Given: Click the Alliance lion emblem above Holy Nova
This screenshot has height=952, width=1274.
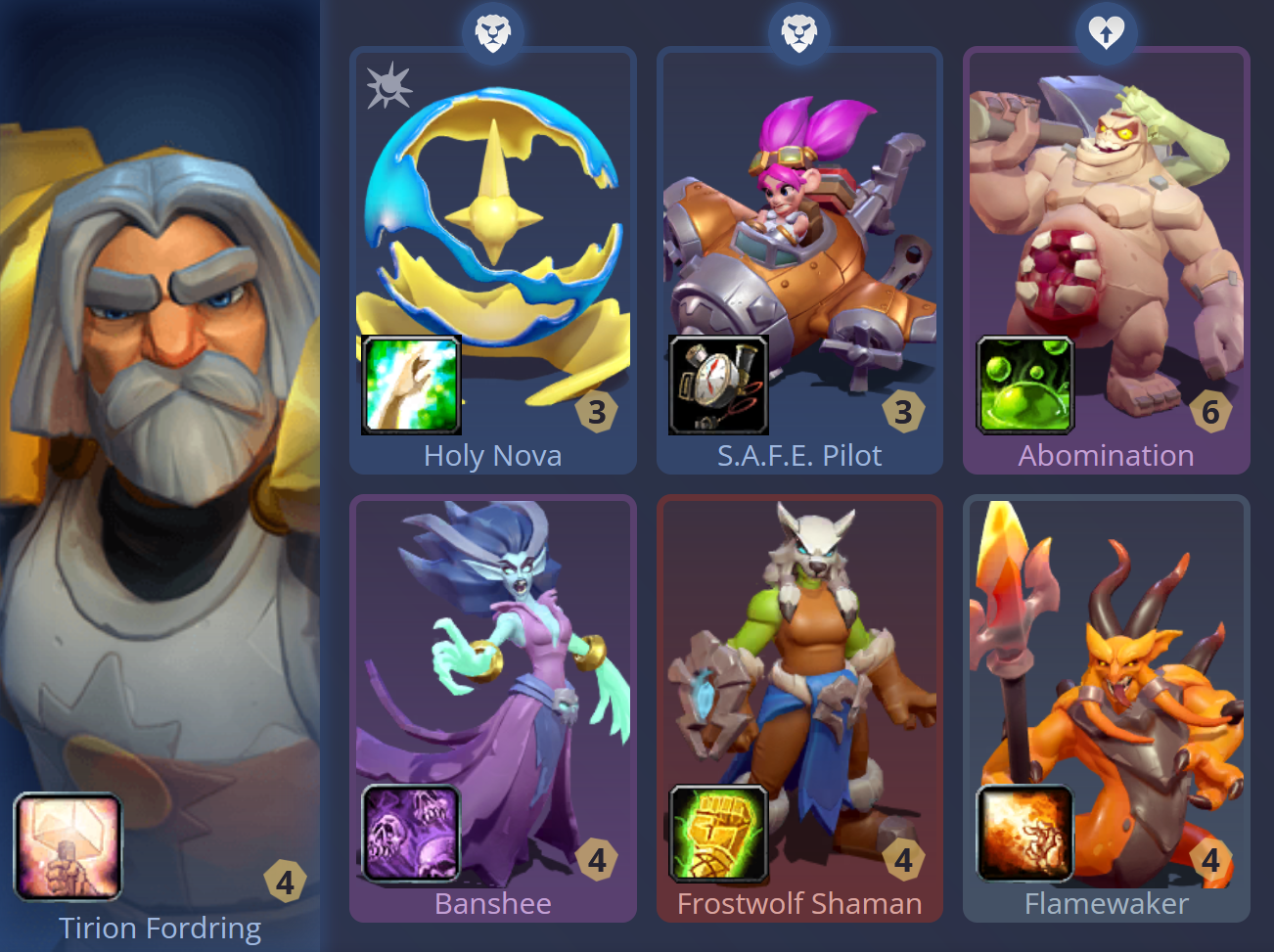Looking at the screenshot, I should coord(493,30).
